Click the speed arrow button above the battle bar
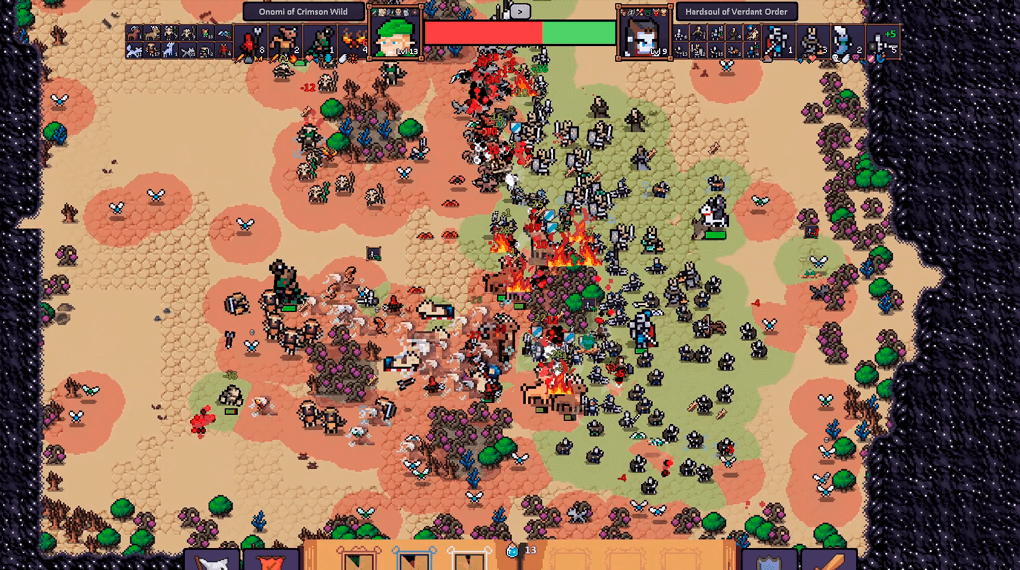 [519, 12]
